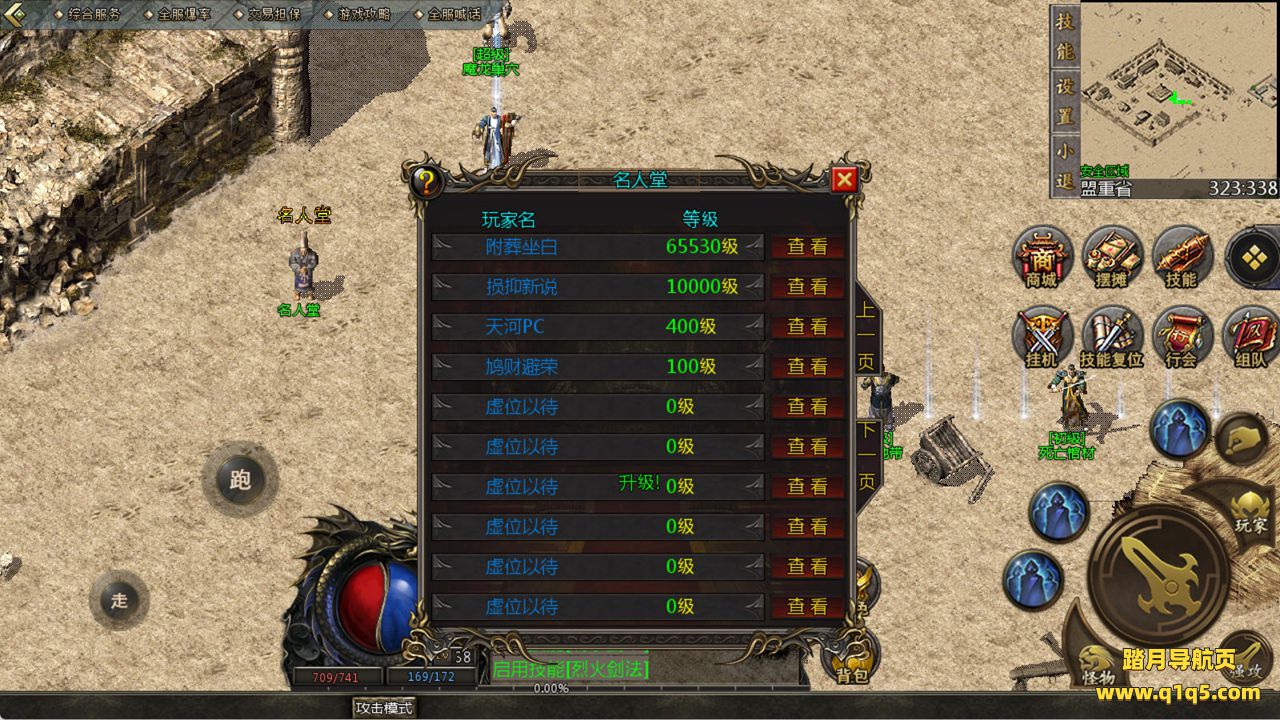
Task: View the 天河PC player entry
Action: (807, 327)
